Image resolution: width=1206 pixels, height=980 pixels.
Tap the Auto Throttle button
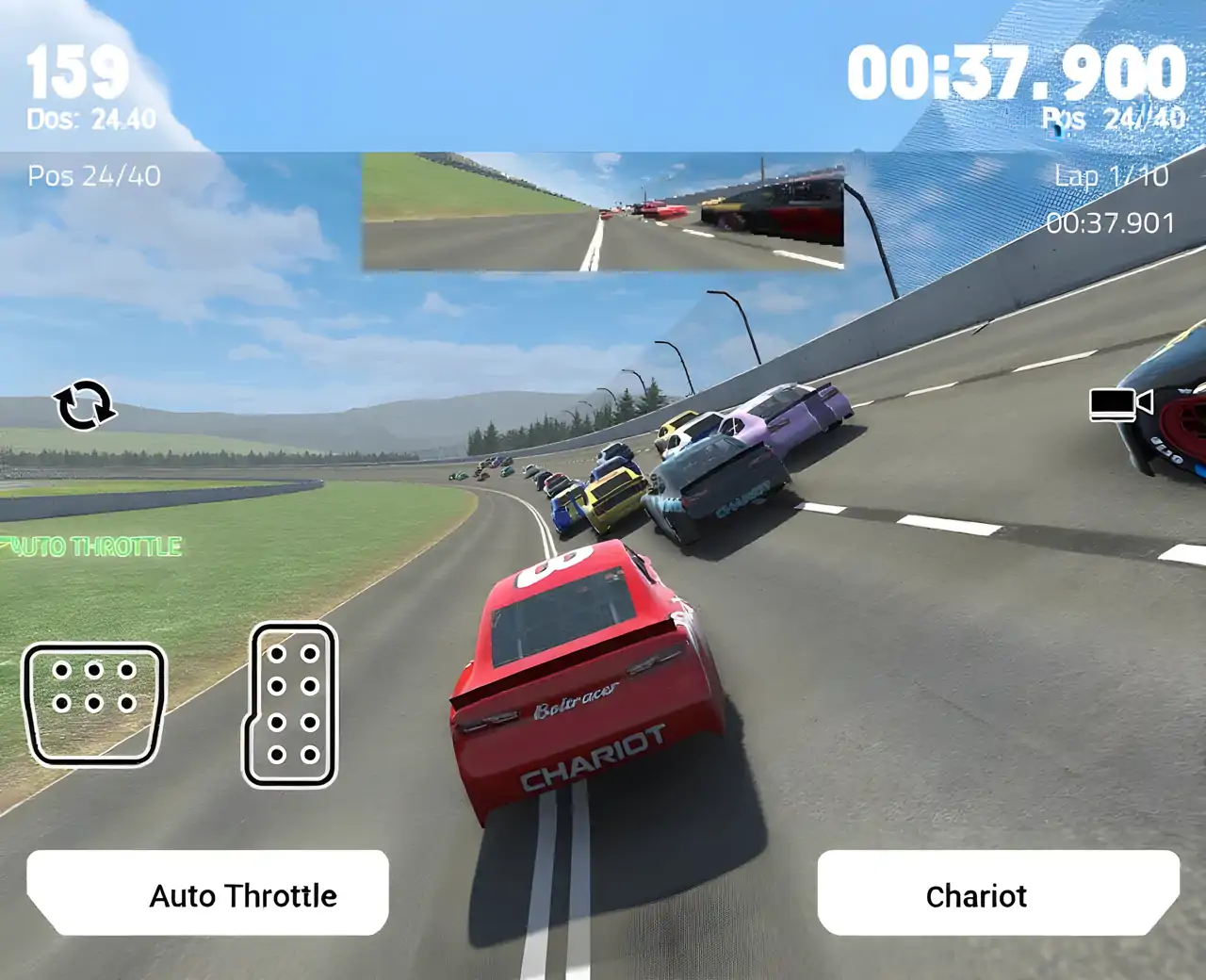[x=207, y=893]
